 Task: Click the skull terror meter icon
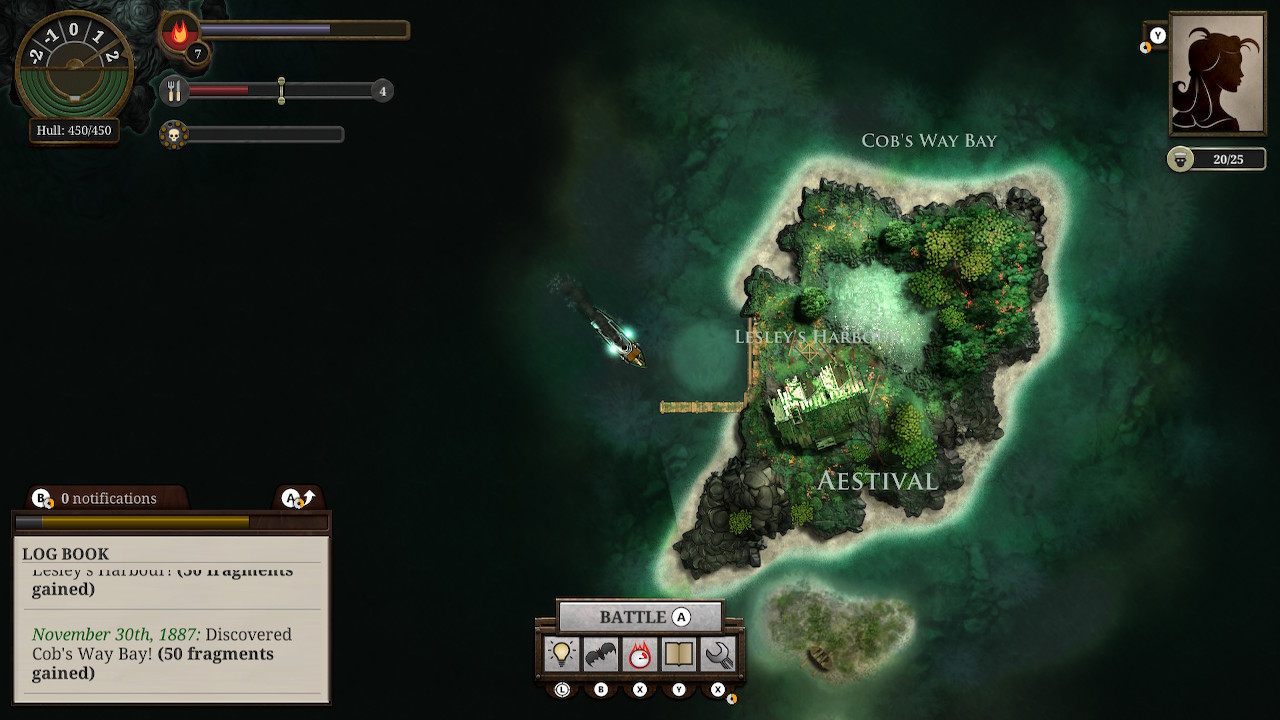(x=172, y=134)
